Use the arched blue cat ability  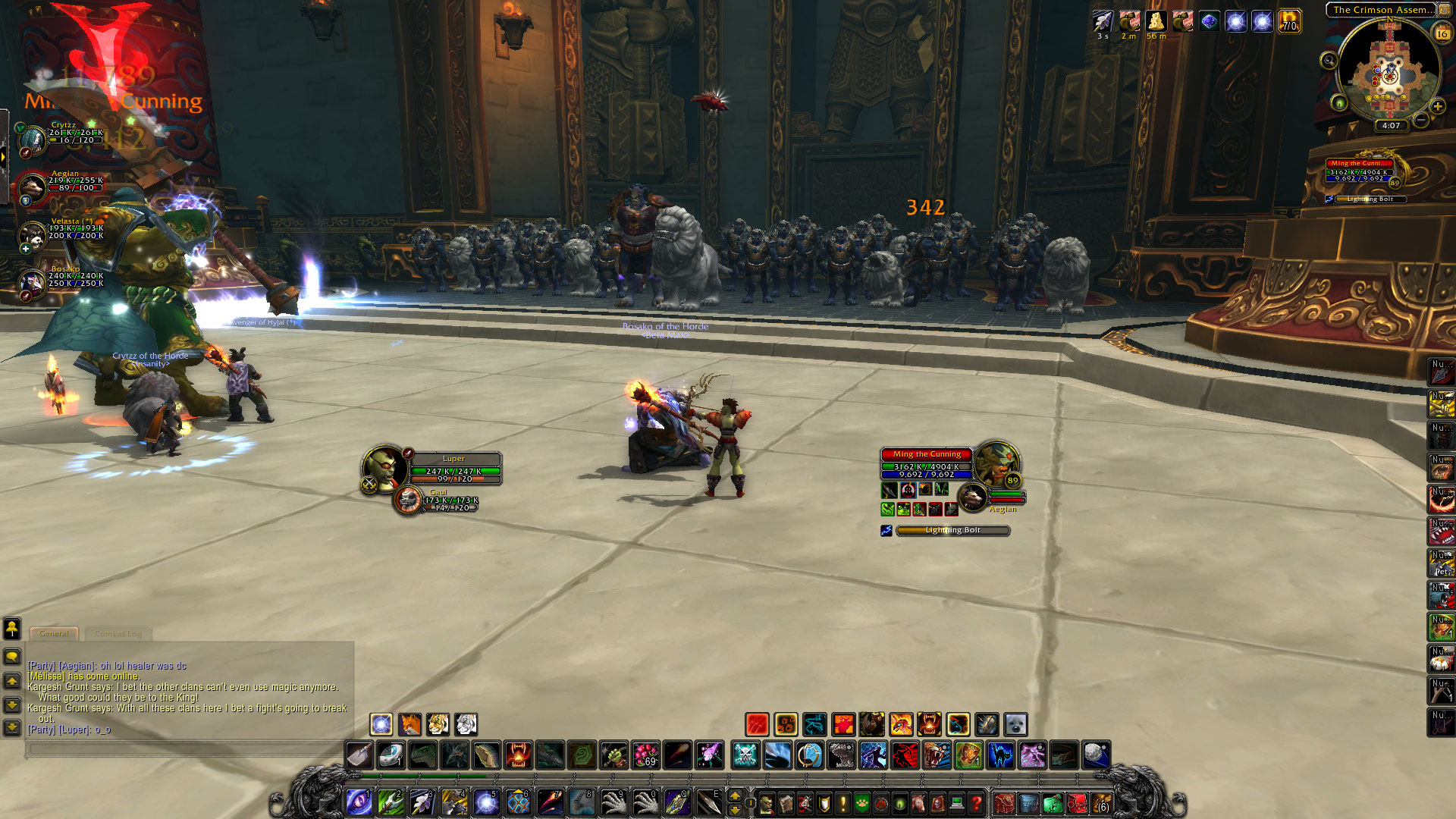(1001, 755)
